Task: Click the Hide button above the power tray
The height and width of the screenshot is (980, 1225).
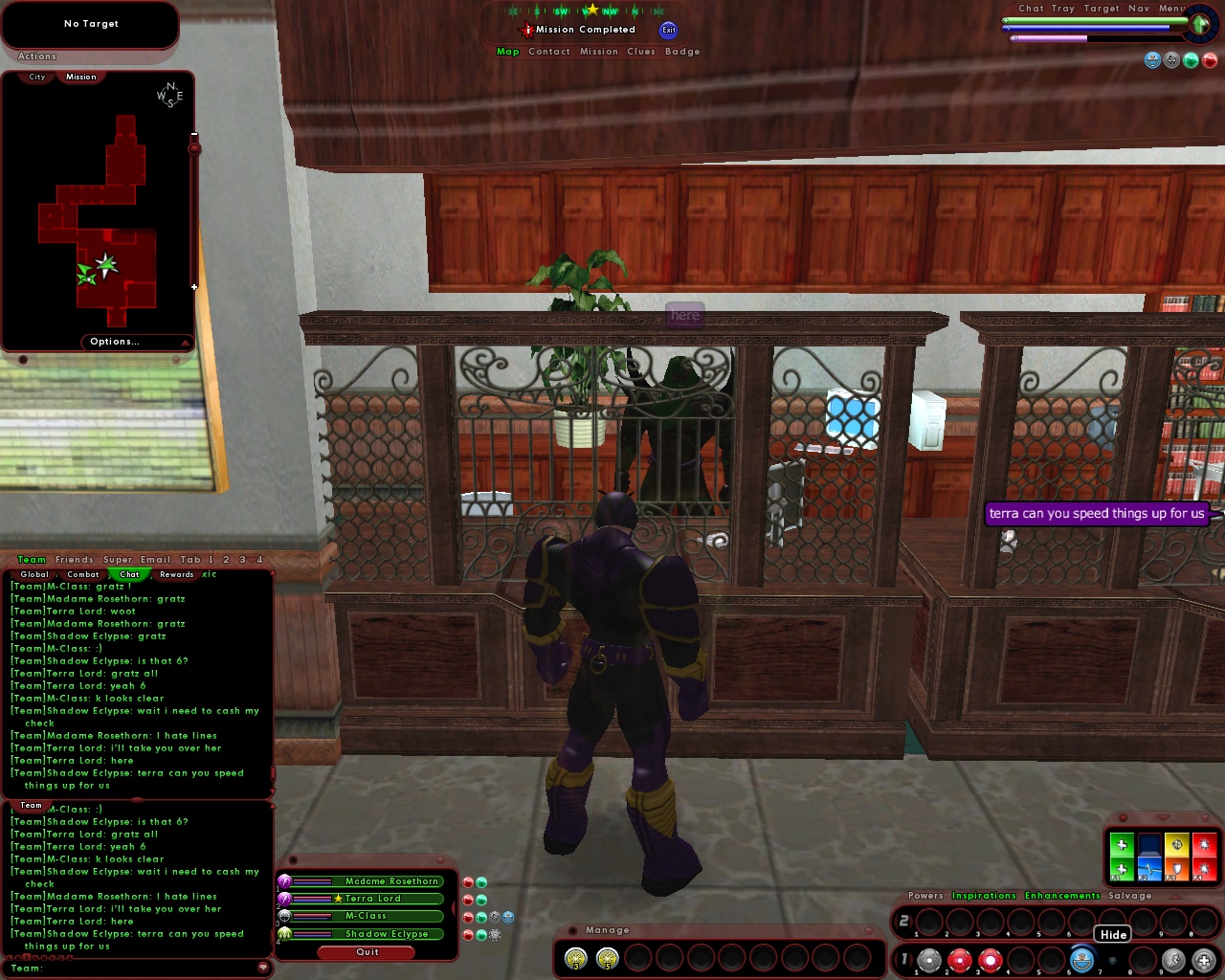Action: tap(1112, 934)
